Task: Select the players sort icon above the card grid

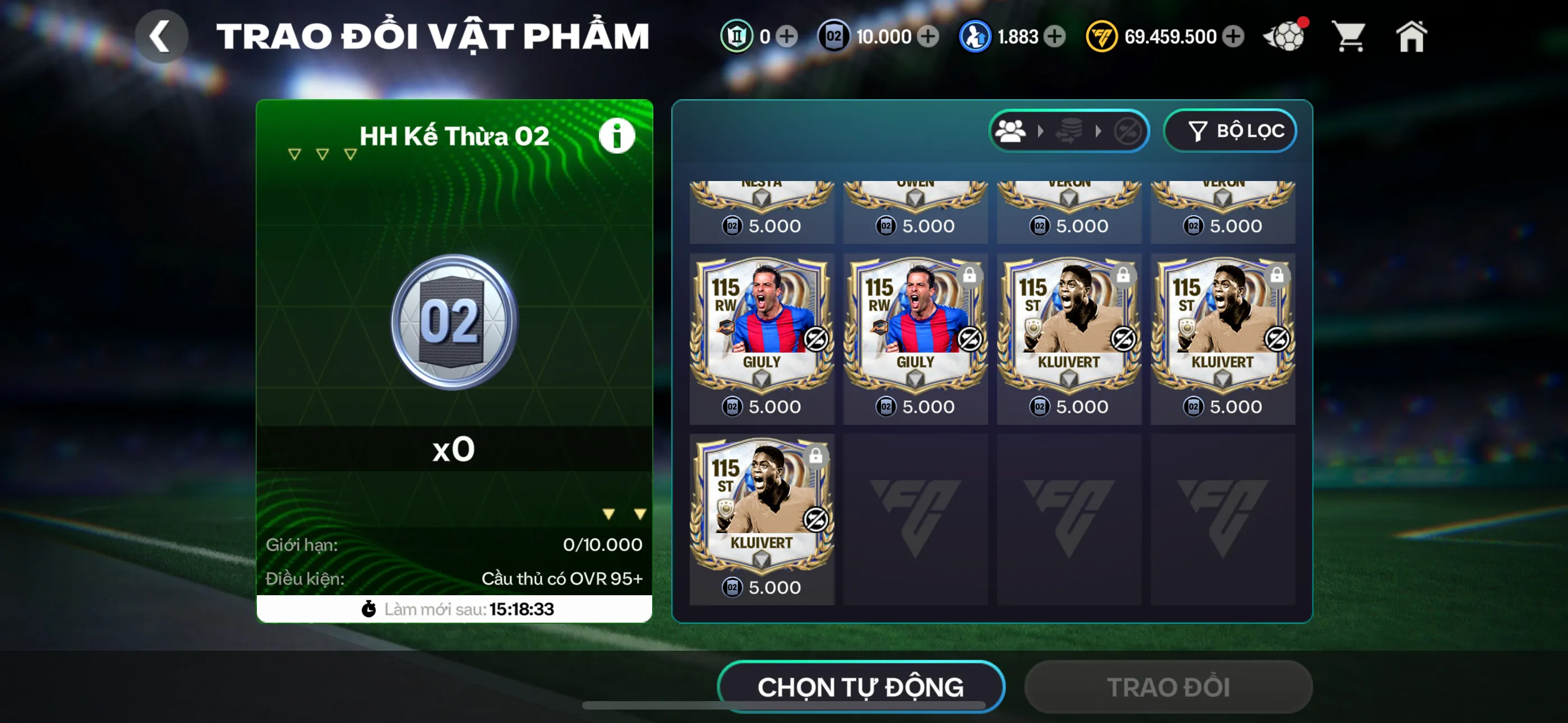Action: 1011,130
